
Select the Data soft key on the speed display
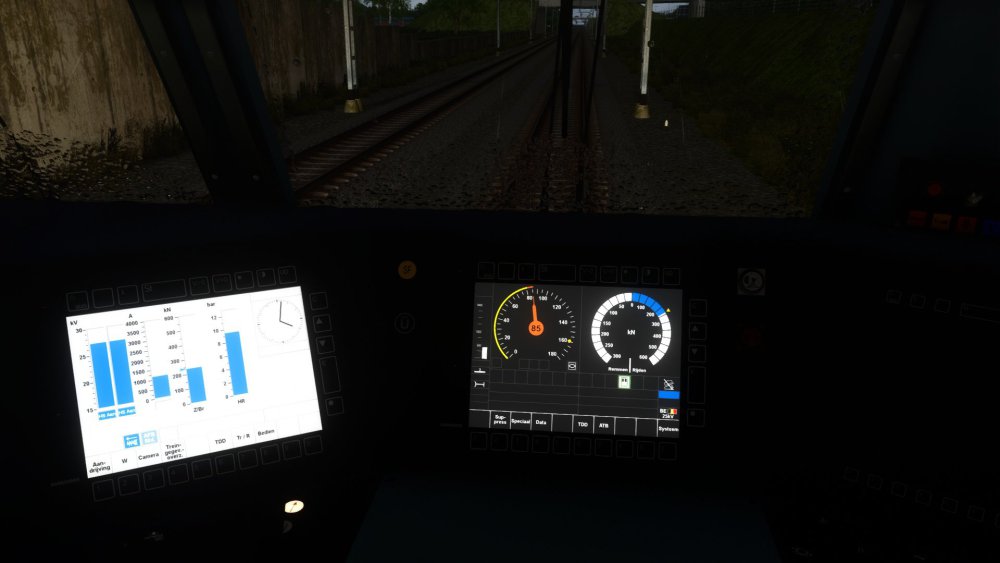541,423
